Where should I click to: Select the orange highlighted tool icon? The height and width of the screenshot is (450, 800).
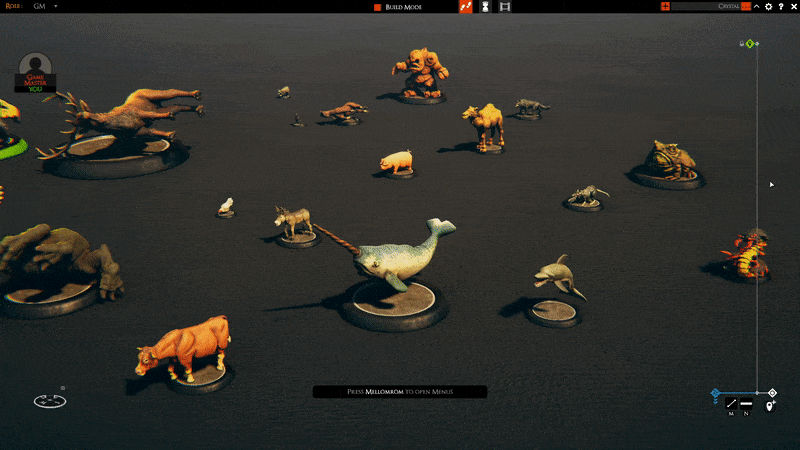(x=465, y=7)
